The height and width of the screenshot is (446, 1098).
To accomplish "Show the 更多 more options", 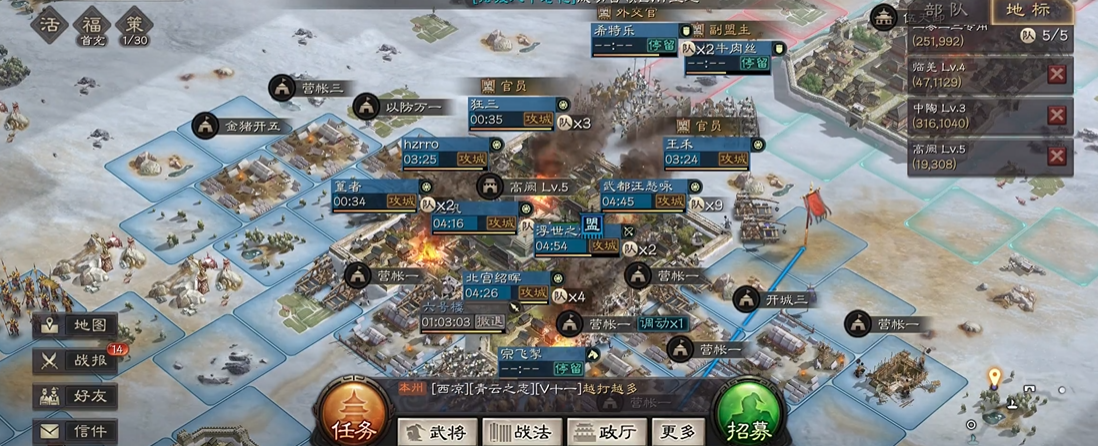I will click(676, 432).
